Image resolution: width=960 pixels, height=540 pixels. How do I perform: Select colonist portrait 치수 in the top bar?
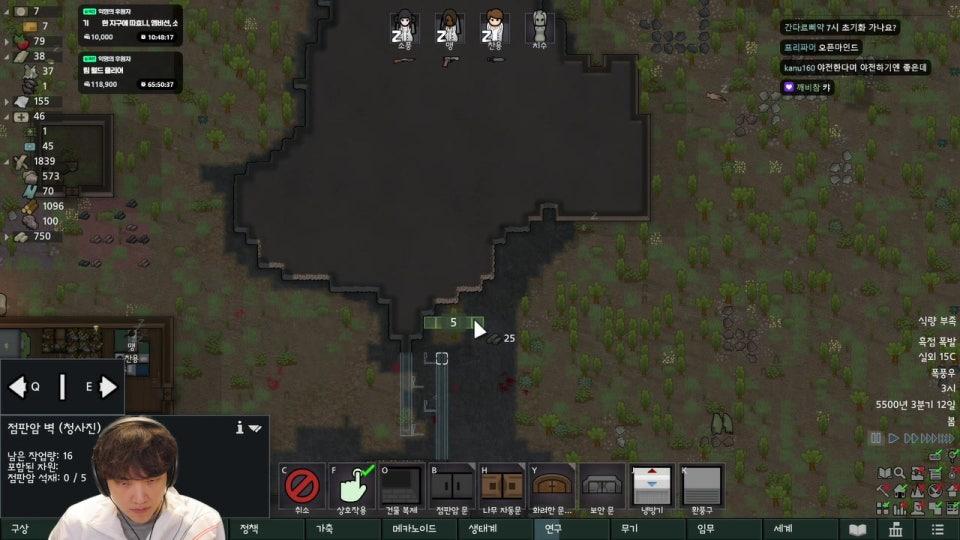pyautogui.click(x=540, y=27)
